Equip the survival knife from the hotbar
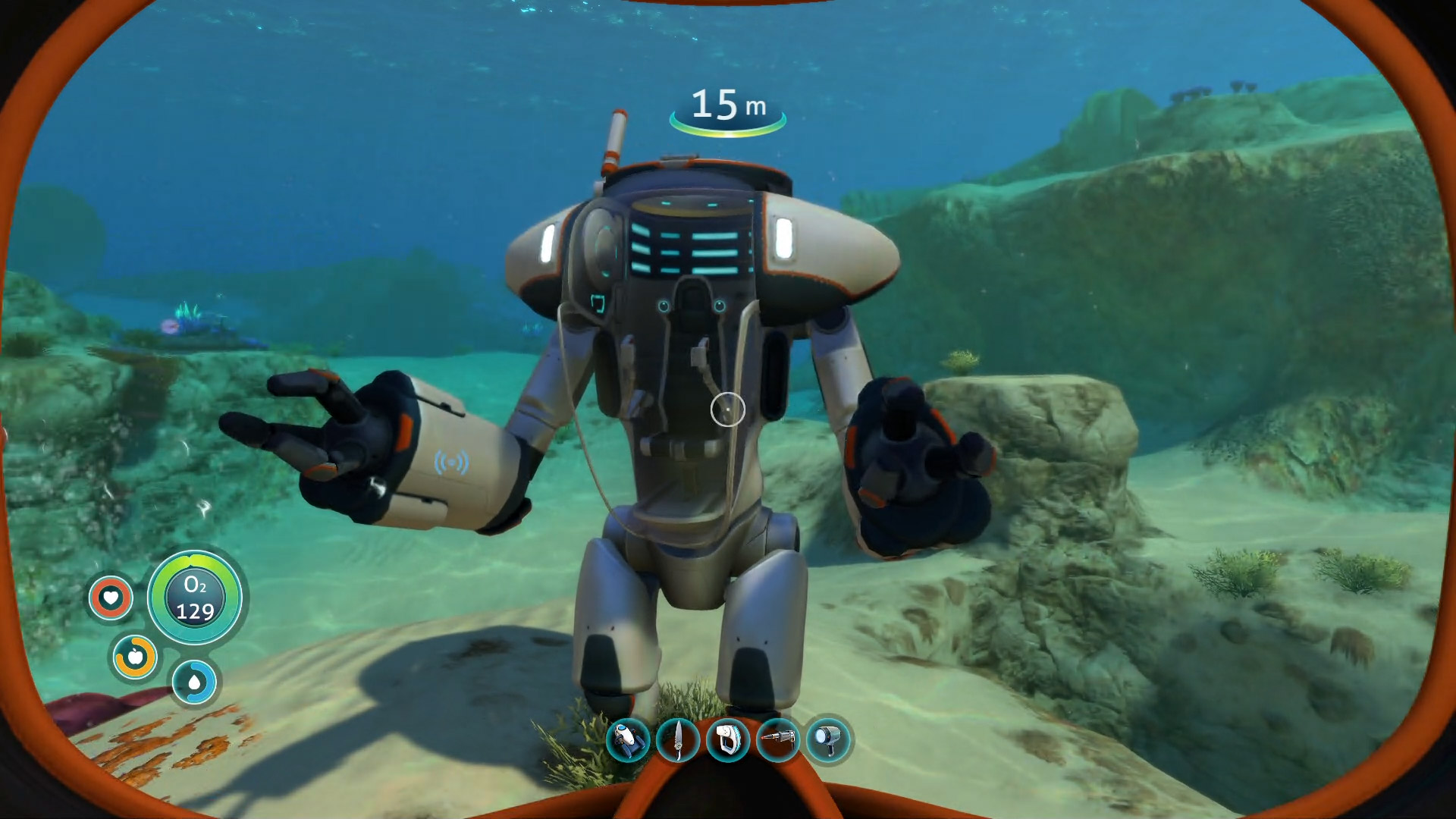1456x819 pixels. [x=677, y=739]
